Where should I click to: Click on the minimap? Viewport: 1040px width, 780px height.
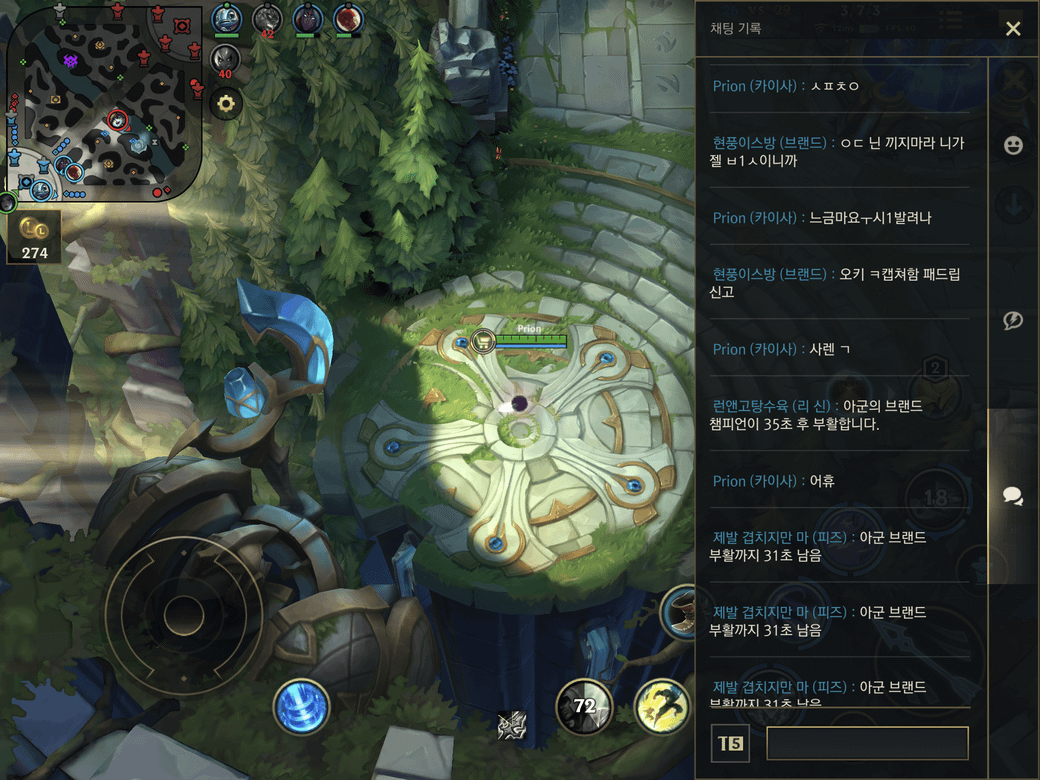click(x=104, y=104)
